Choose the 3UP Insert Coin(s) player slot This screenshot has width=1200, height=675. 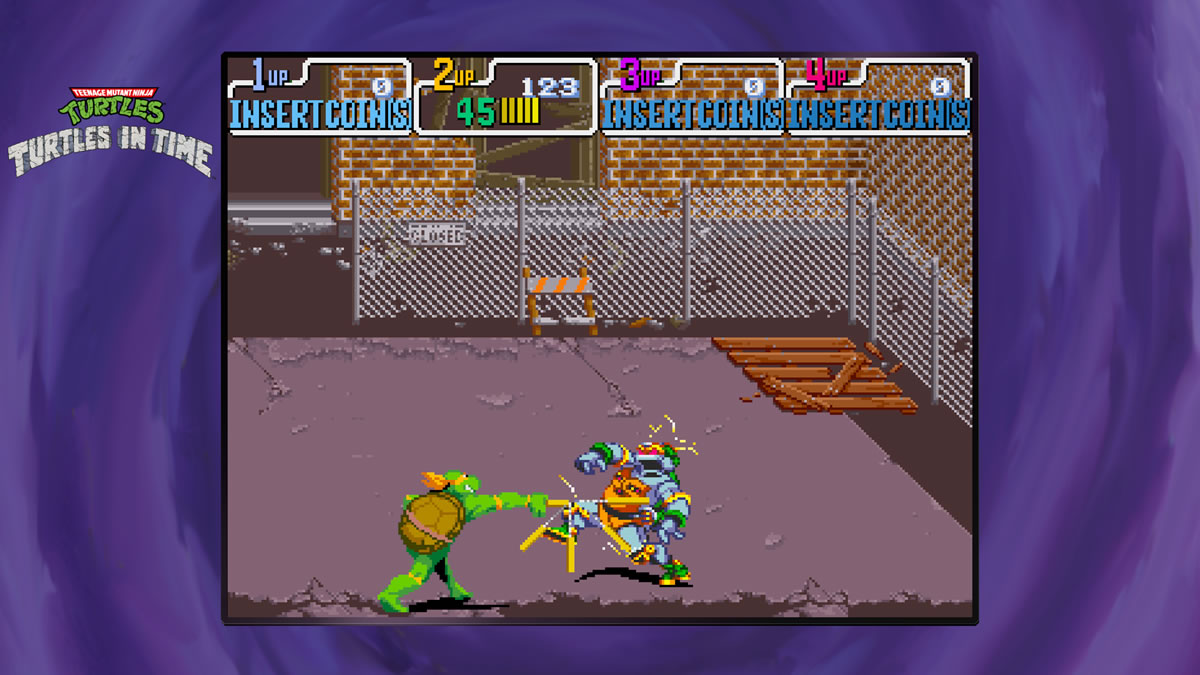(x=691, y=97)
